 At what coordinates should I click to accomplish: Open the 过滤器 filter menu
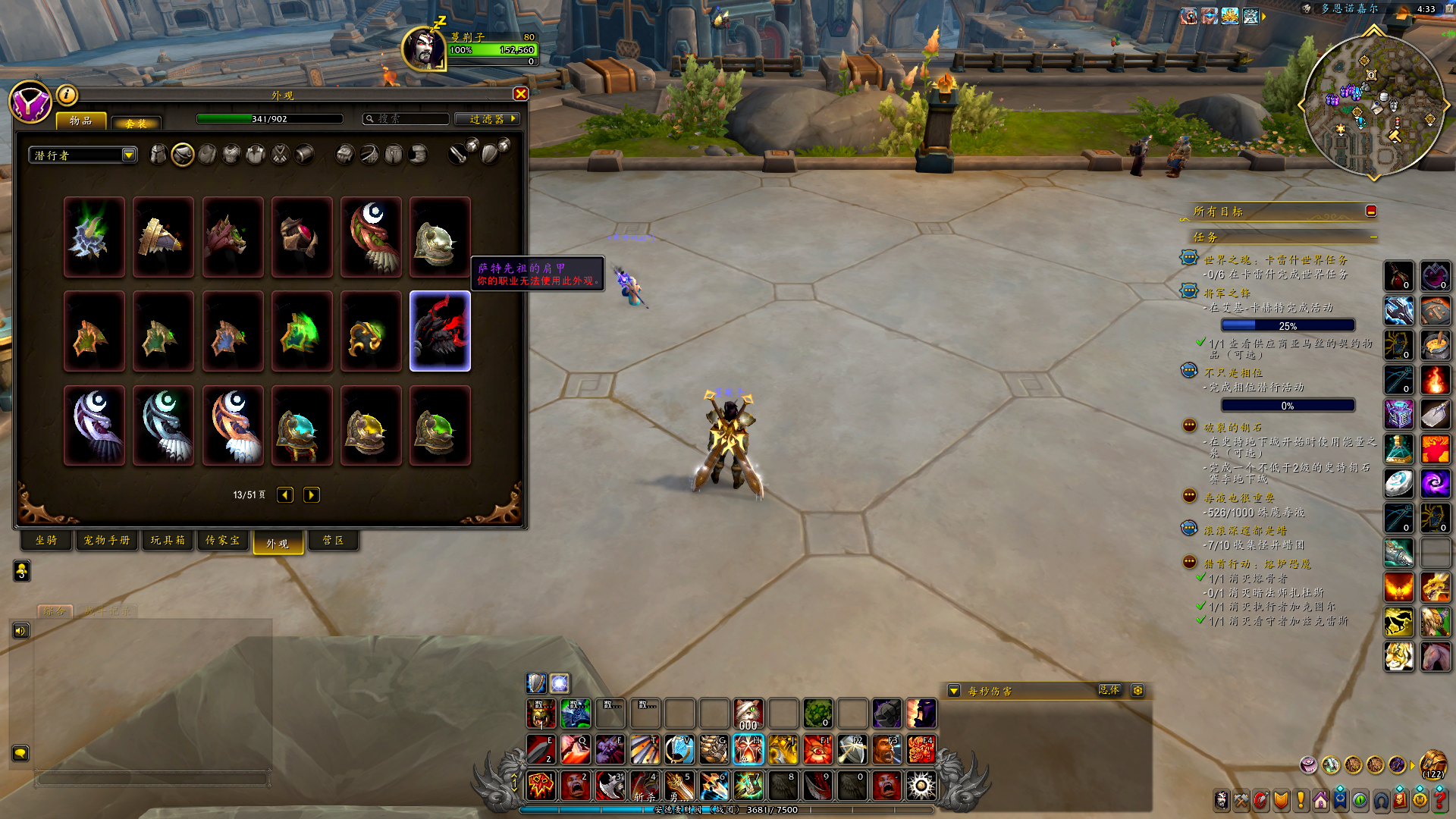click(x=487, y=119)
